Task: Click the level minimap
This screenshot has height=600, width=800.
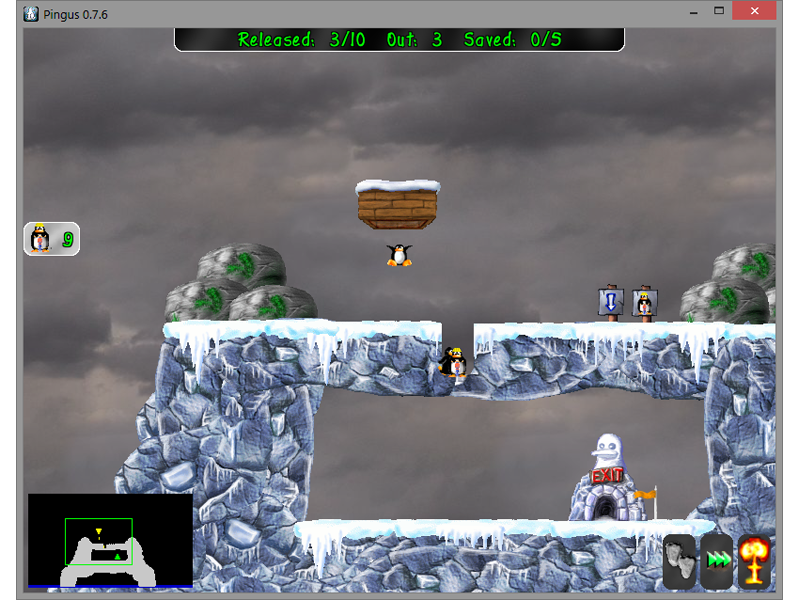Action: [110, 541]
